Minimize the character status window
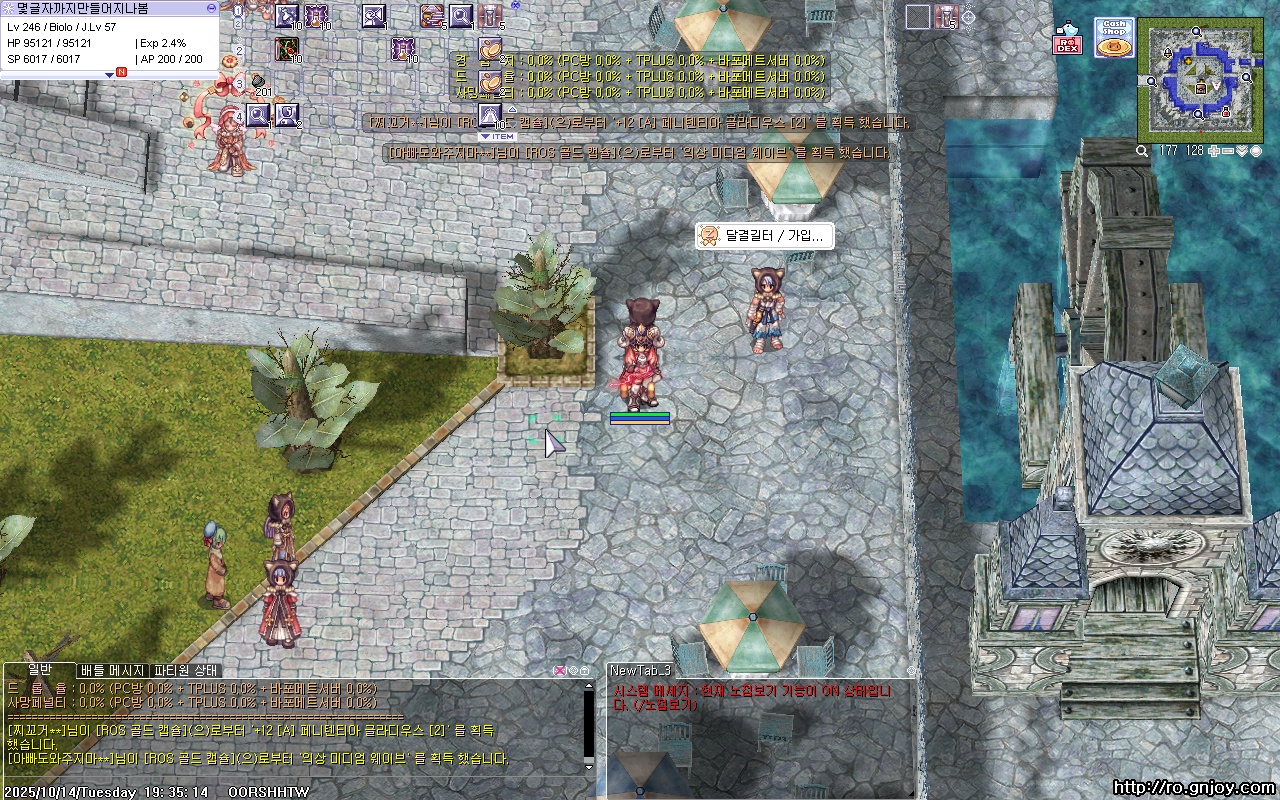Screen dimensions: 1280x800 click(x=211, y=8)
